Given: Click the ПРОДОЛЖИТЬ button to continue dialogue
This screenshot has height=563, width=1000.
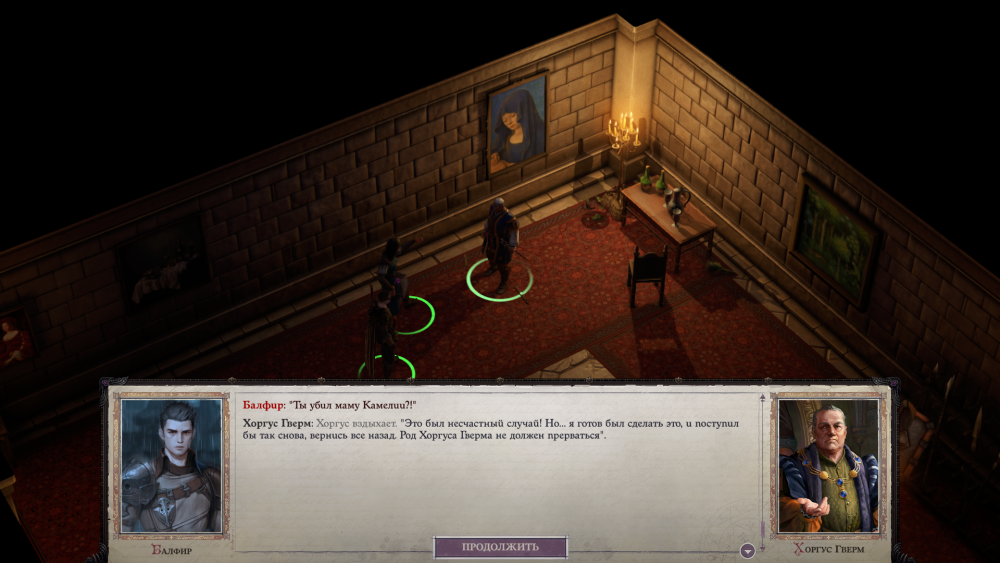Looking at the screenshot, I should (x=500, y=547).
